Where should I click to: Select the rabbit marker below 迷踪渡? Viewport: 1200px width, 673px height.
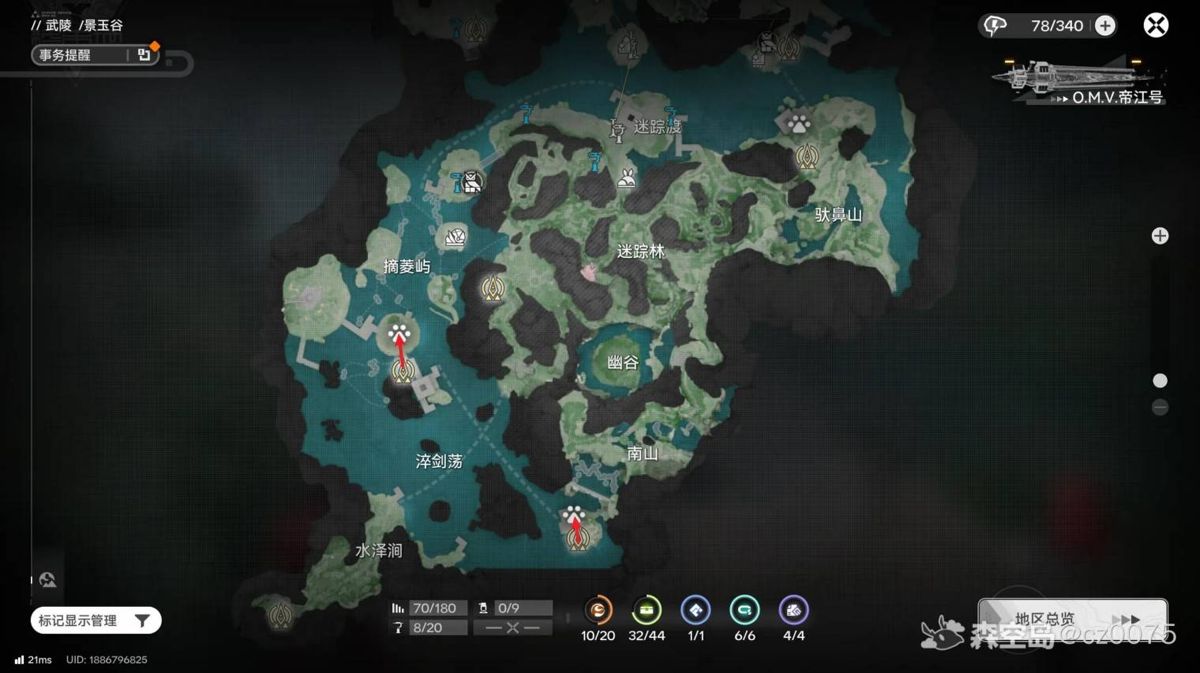click(x=628, y=180)
